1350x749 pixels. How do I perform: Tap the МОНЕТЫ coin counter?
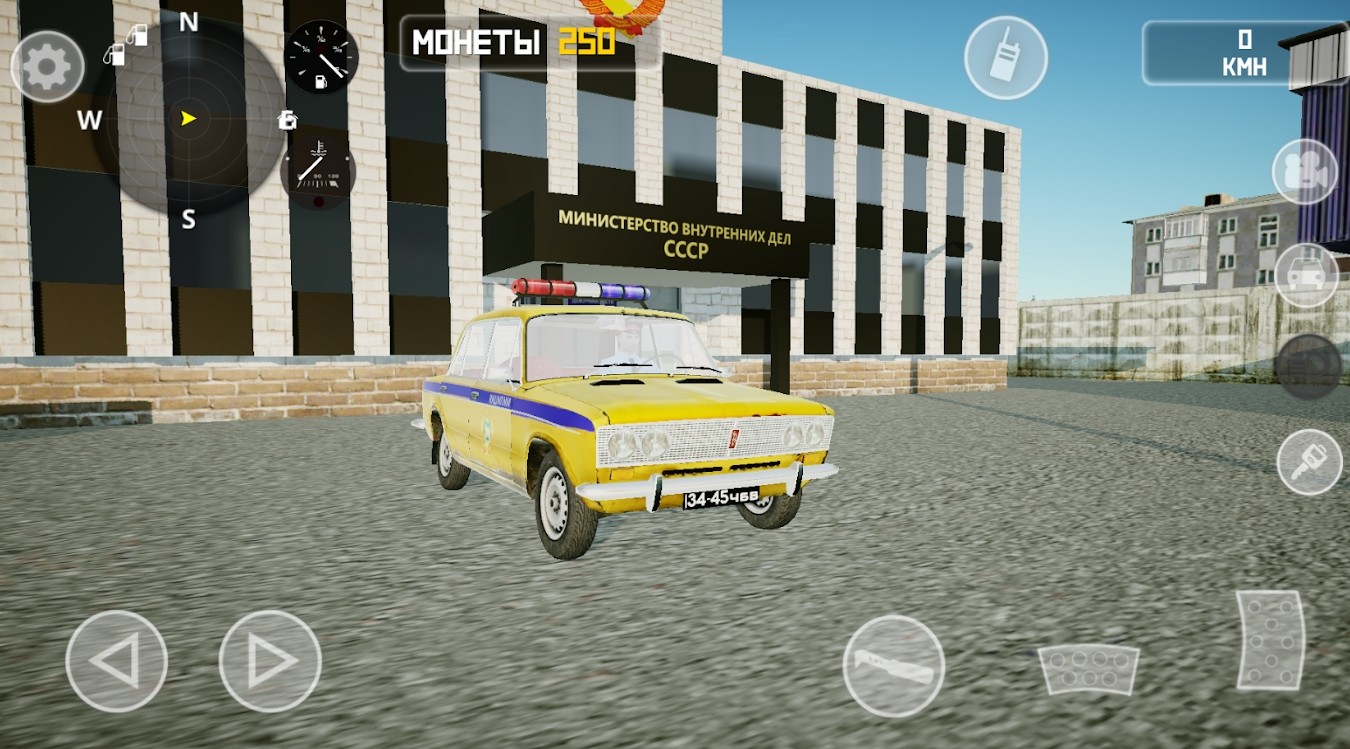505,43
